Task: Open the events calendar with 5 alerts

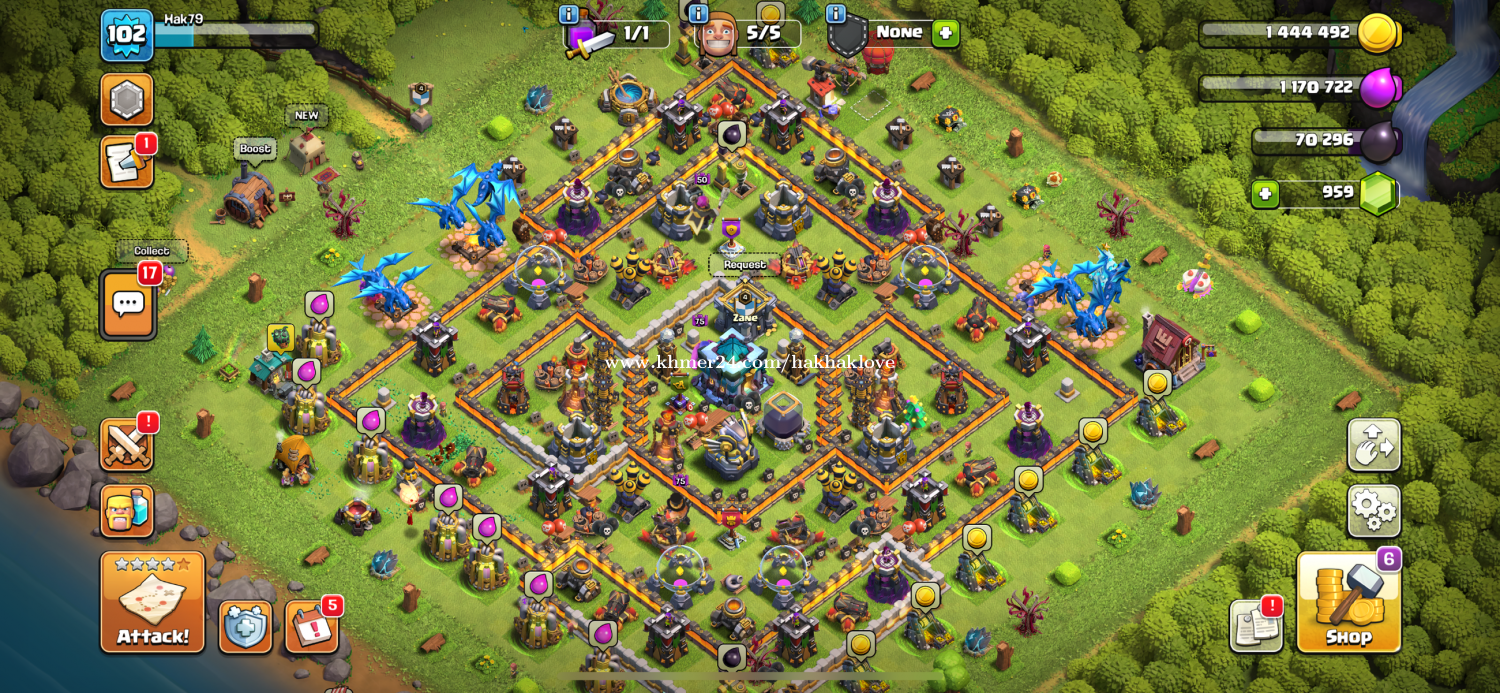Action: (311, 627)
